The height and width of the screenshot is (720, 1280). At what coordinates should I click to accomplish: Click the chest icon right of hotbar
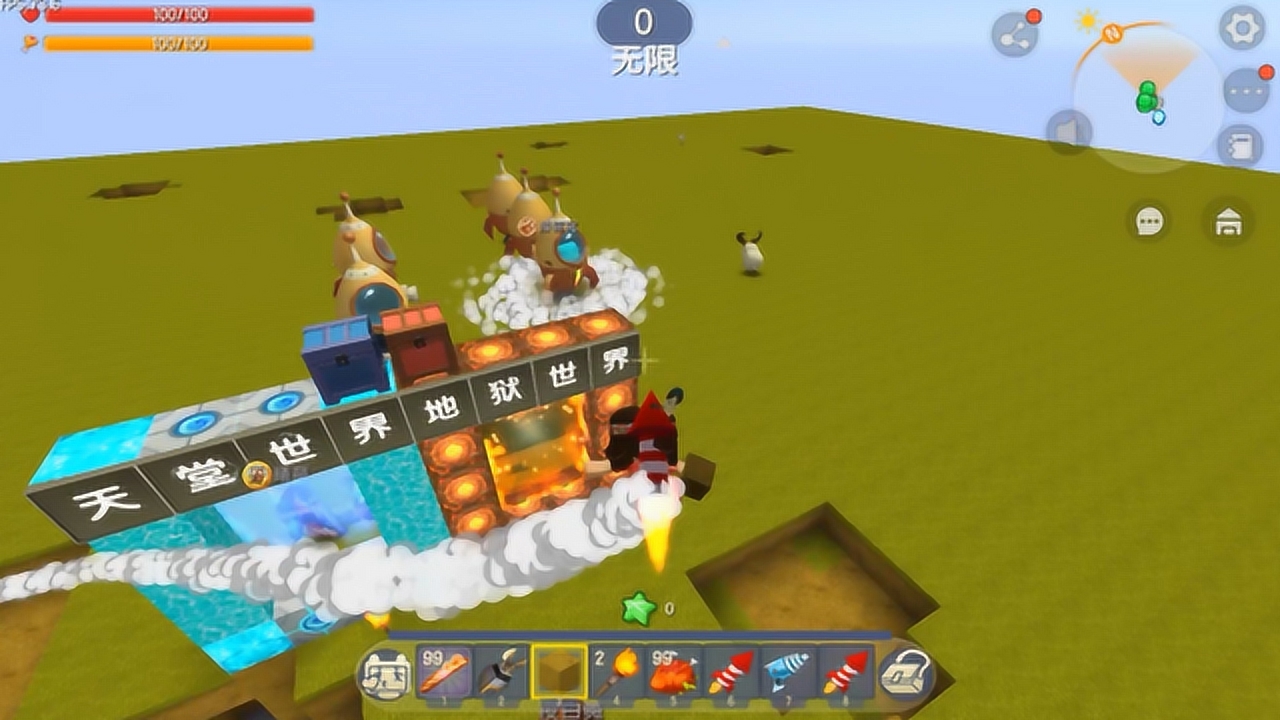click(x=905, y=675)
